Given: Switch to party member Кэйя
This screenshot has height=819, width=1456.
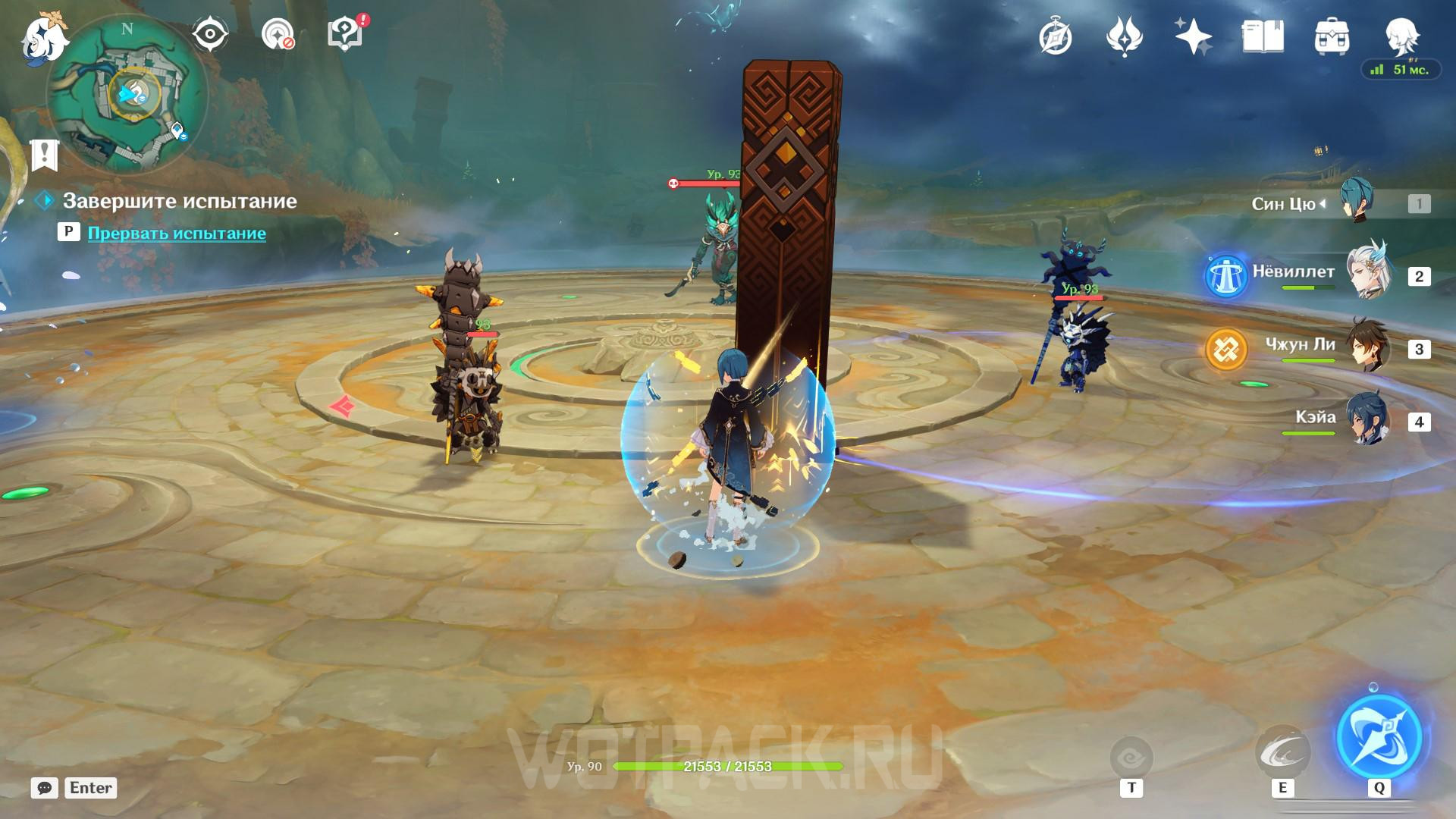Looking at the screenshot, I should coord(1367,420).
